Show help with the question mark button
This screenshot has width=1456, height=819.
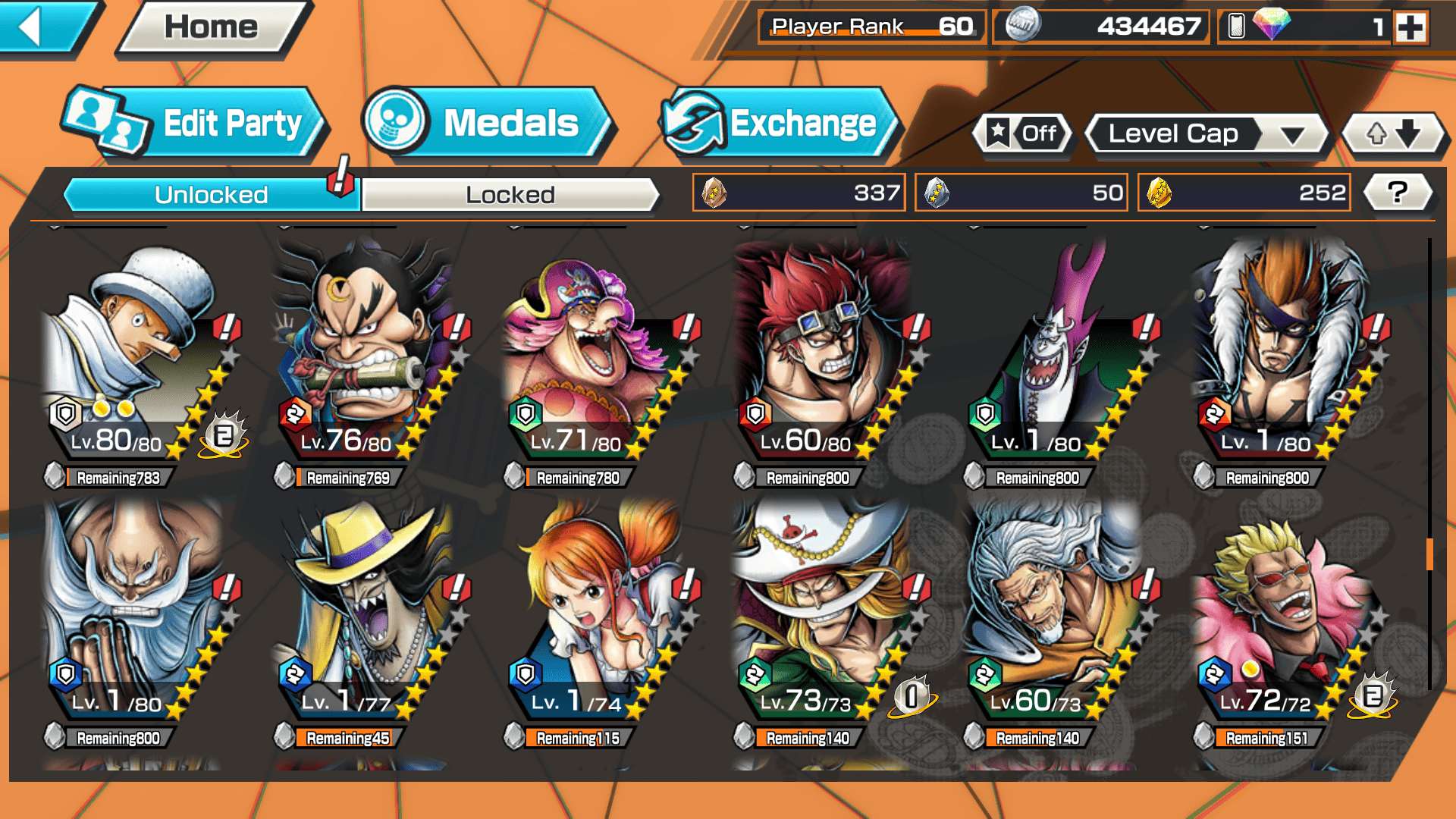(1398, 193)
